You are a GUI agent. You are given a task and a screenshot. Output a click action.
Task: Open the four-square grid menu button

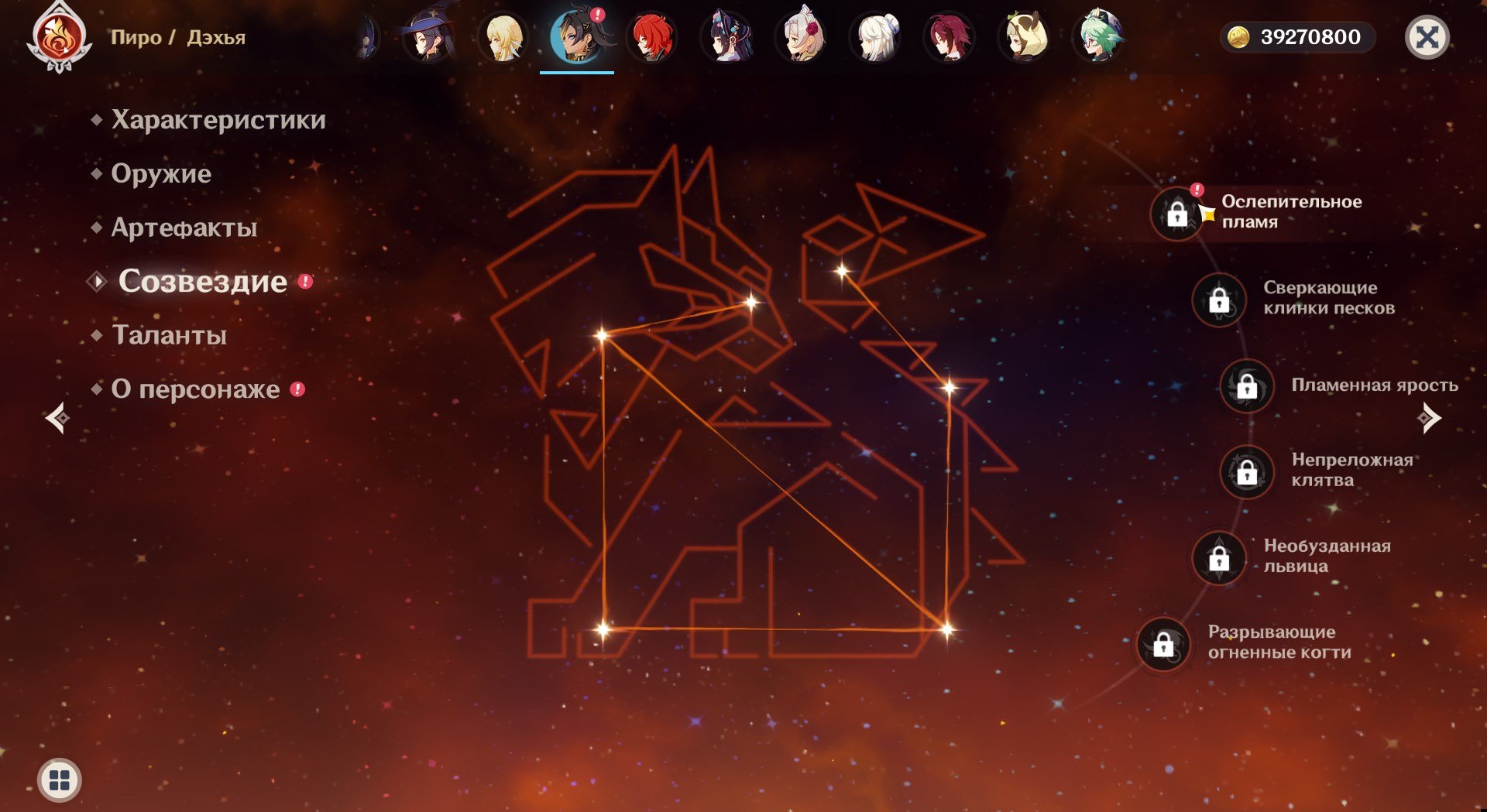click(x=60, y=779)
